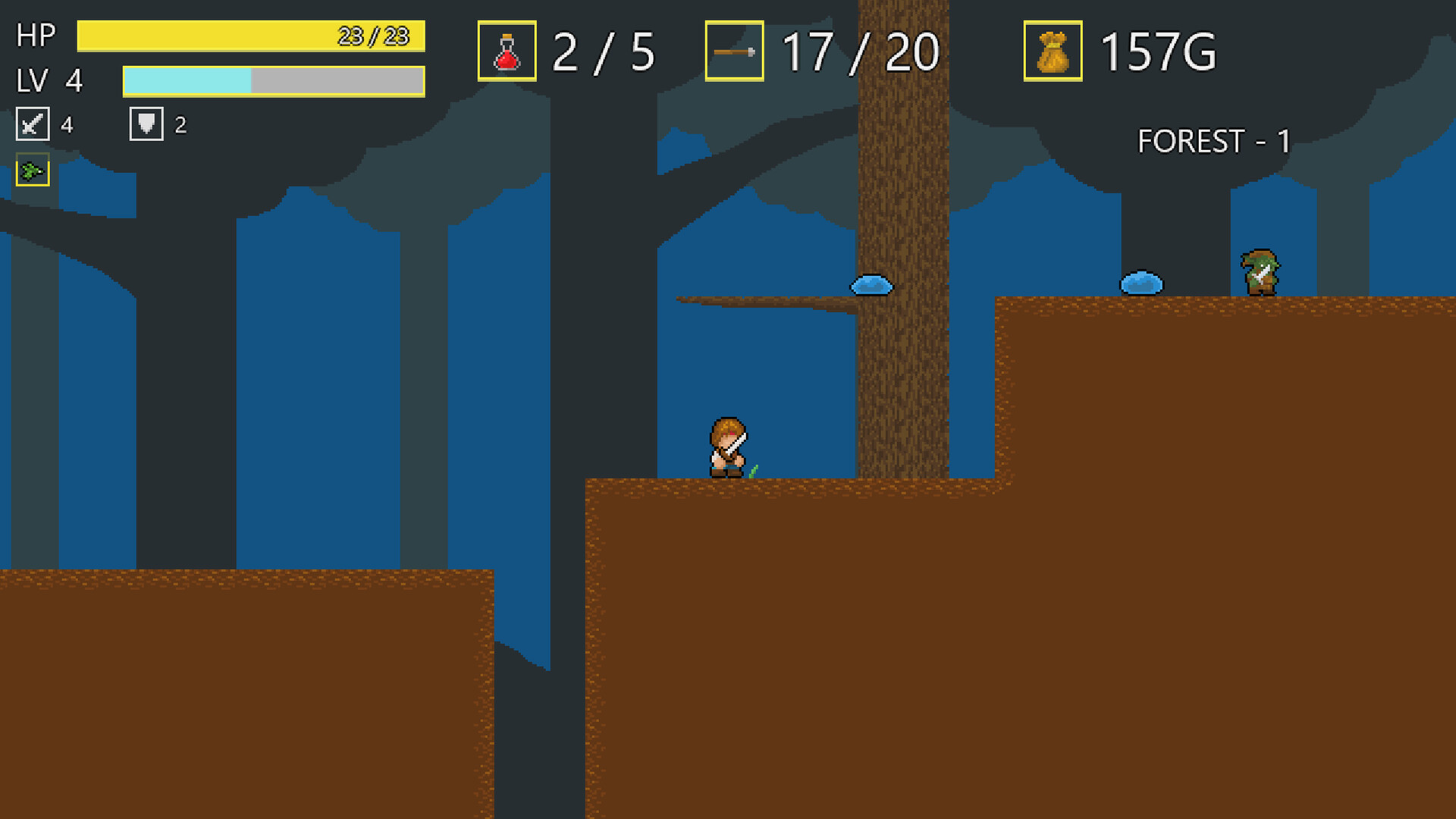Click the blue slime beside the tree branch
1456x819 pixels.
872,284
